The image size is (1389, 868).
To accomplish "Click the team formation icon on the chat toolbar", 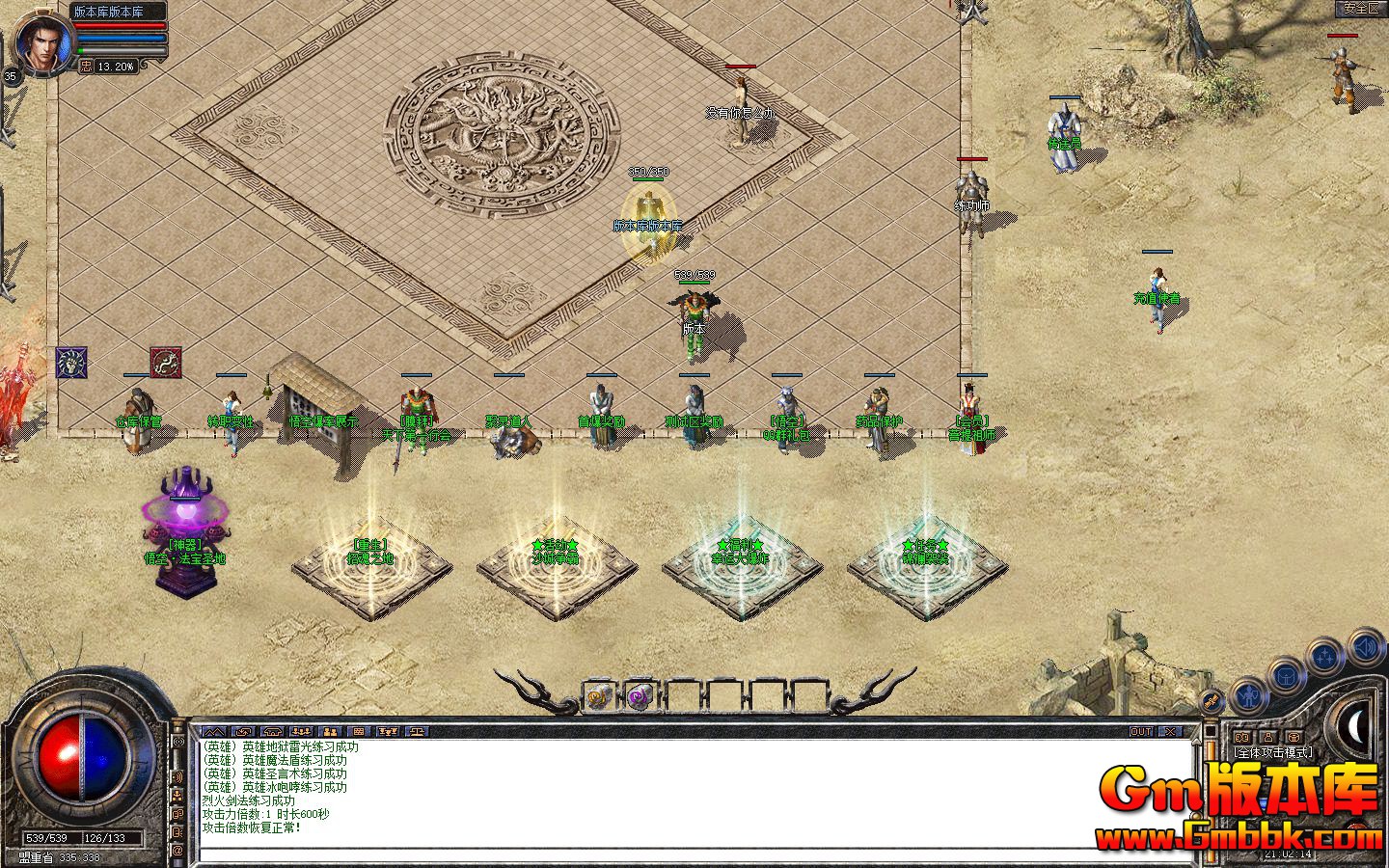I will [300, 731].
